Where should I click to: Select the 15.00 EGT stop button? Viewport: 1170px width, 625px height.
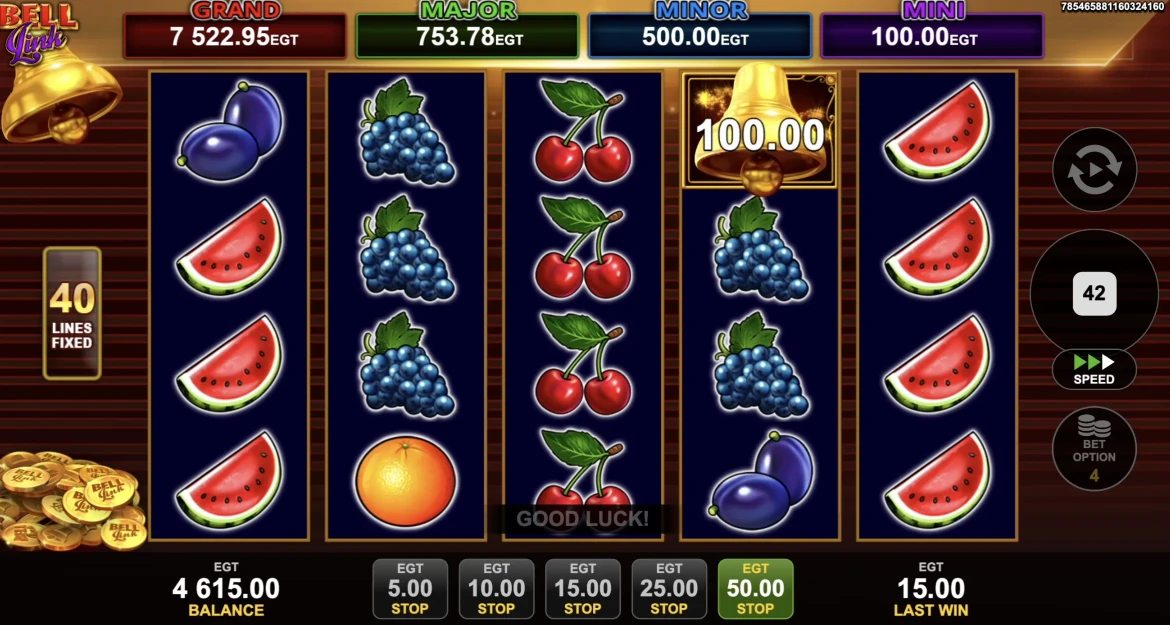583,589
